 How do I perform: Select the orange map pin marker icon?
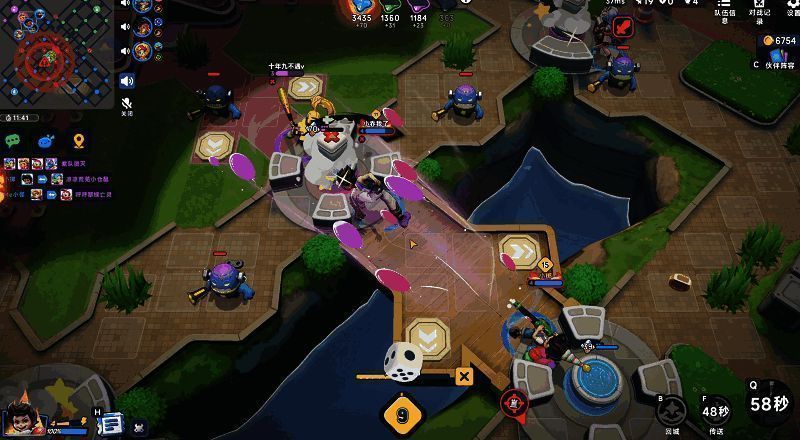click(x=78, y=141)
